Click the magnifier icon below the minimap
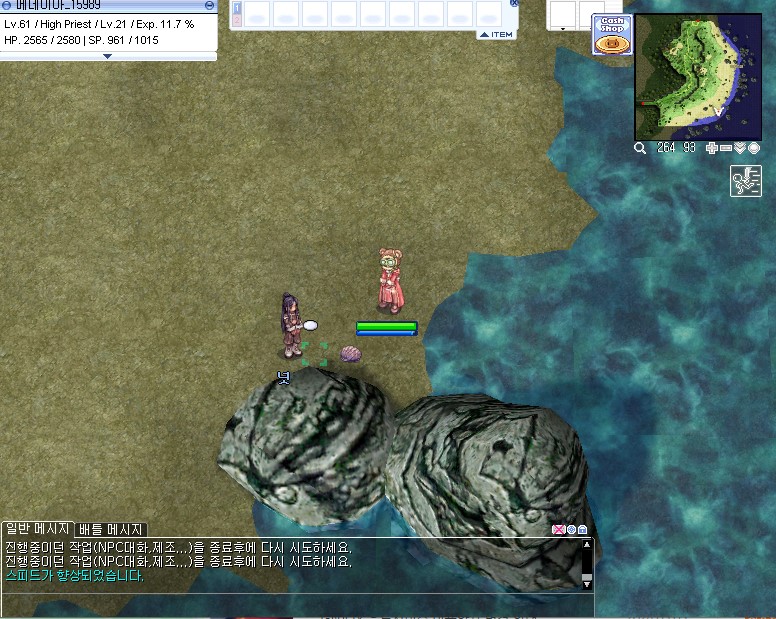The width and height of the screenshot is (776, 619). click(640, 148)
